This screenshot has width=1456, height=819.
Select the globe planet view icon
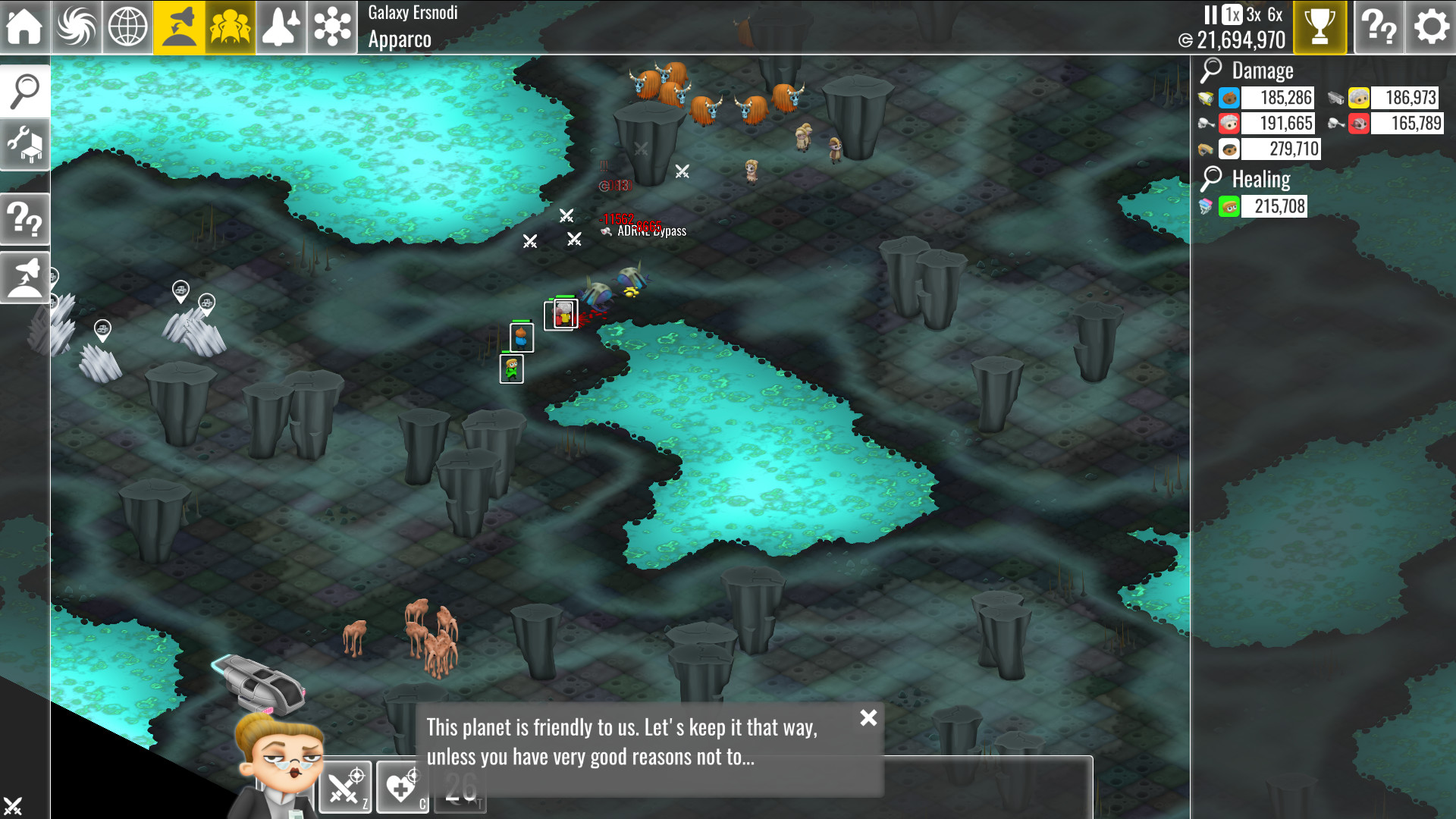point(127,26)
